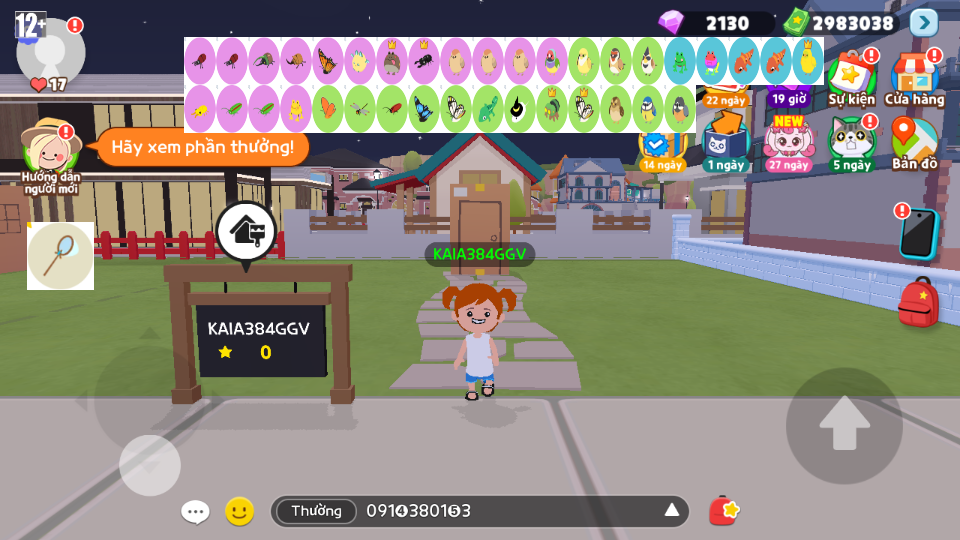Click the Hãy xem phần thưởng speech bubble
This screenshot has width=960, height=540.
point(202,148)
